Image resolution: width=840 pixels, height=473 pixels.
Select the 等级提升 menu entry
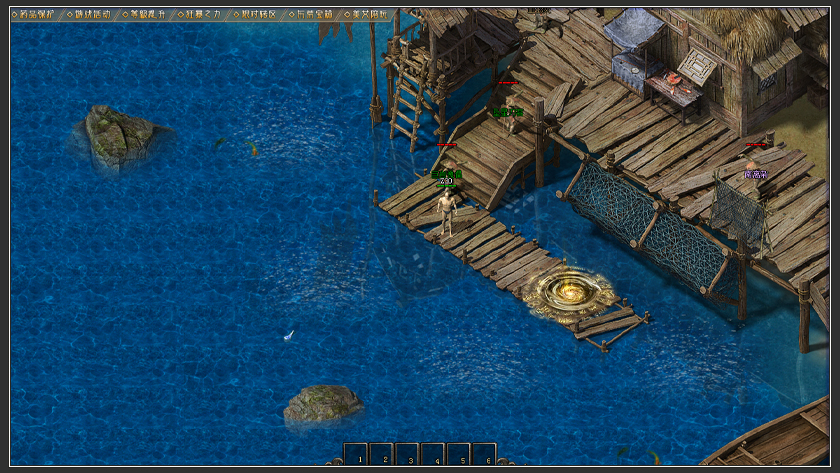(x=148, y=15)
